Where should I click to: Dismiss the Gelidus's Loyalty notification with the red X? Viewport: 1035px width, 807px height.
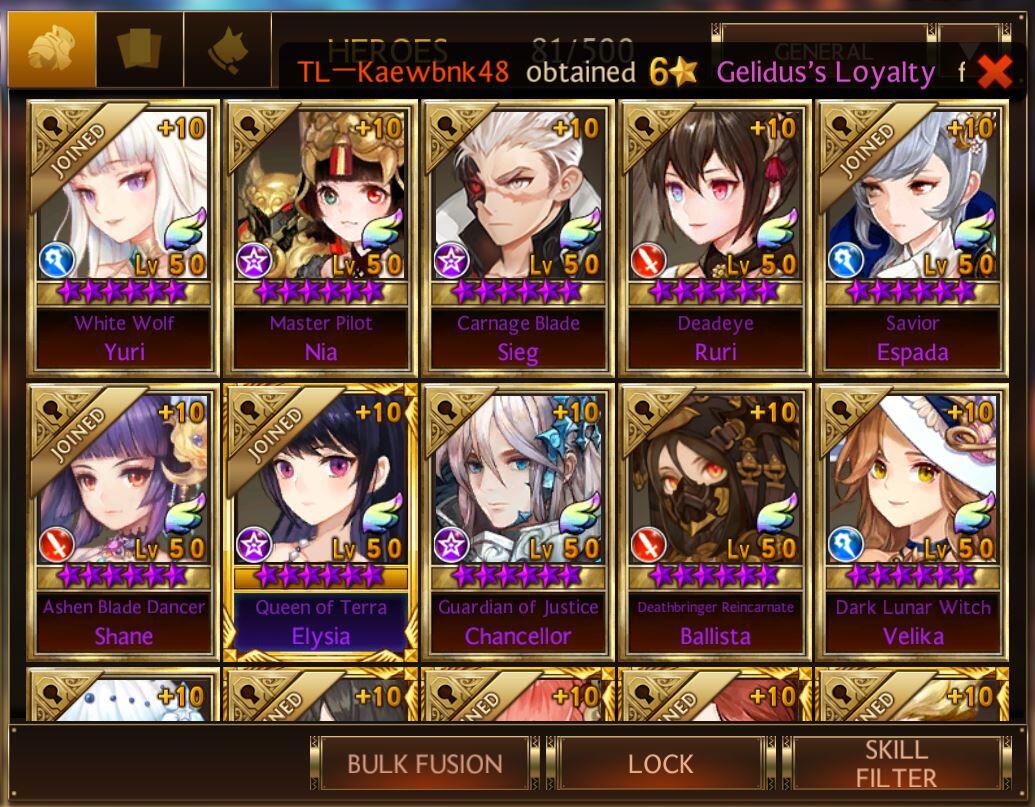(994, 71)
